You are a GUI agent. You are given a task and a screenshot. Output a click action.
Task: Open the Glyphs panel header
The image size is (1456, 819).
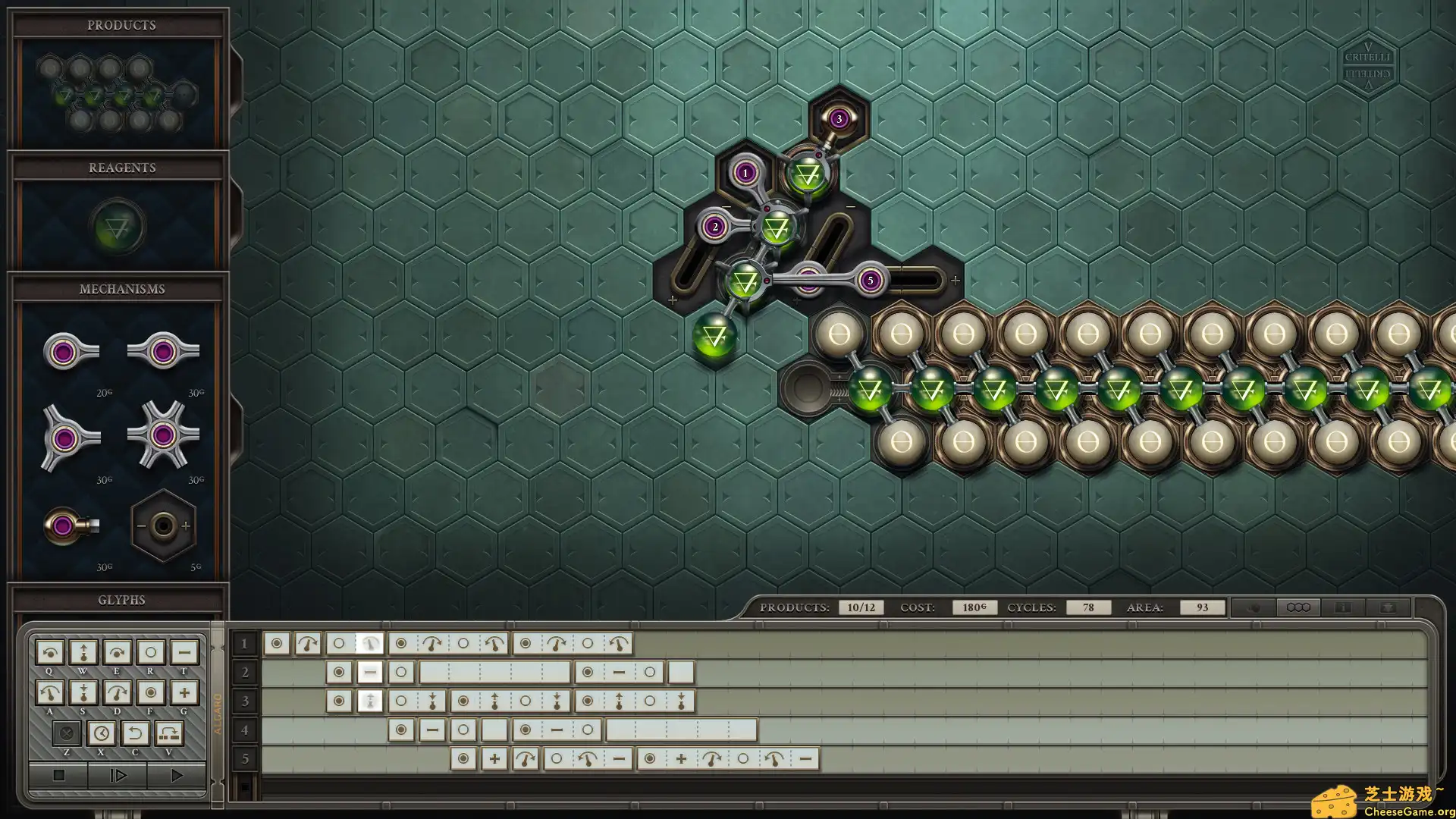pyautogui.click(x=121, y=600)
